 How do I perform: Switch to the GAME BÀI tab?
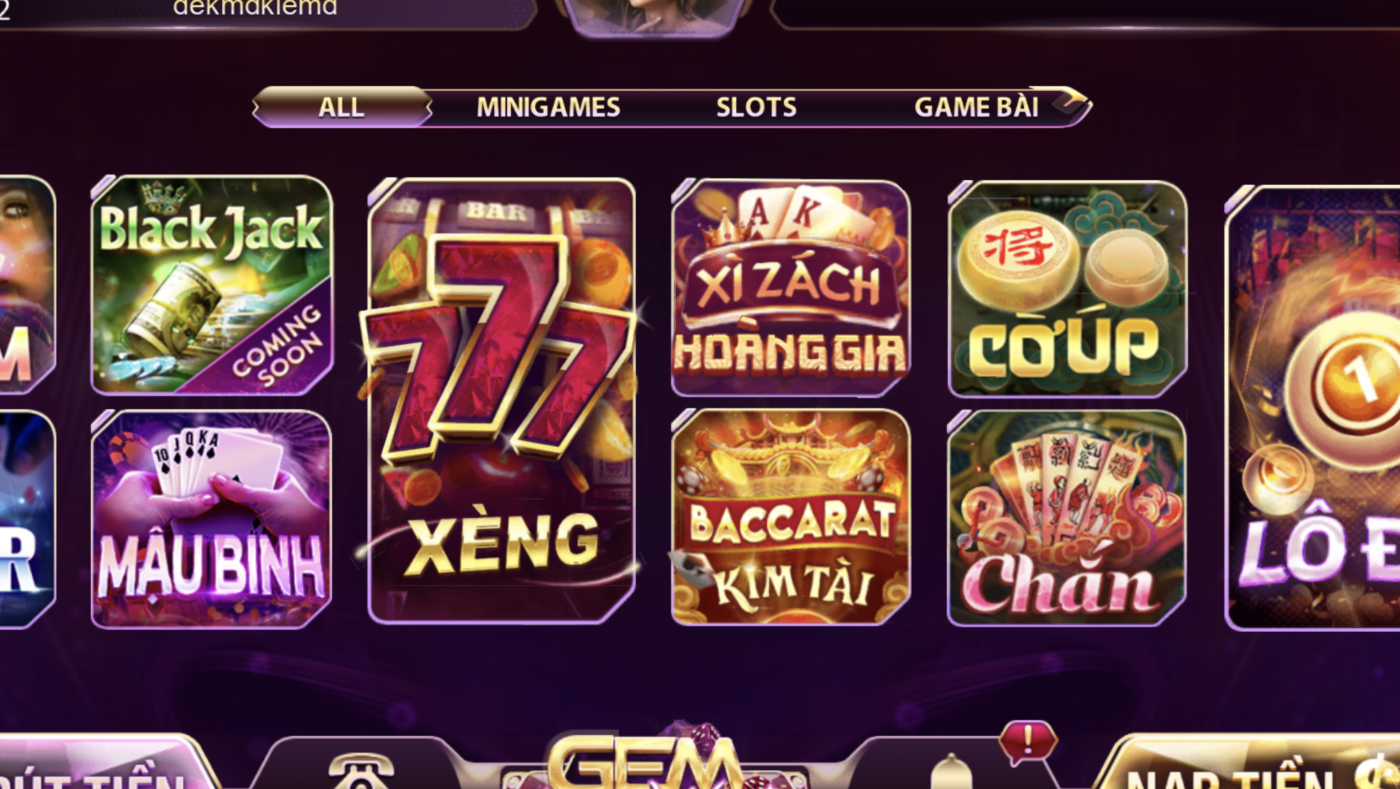click(976, 107)
